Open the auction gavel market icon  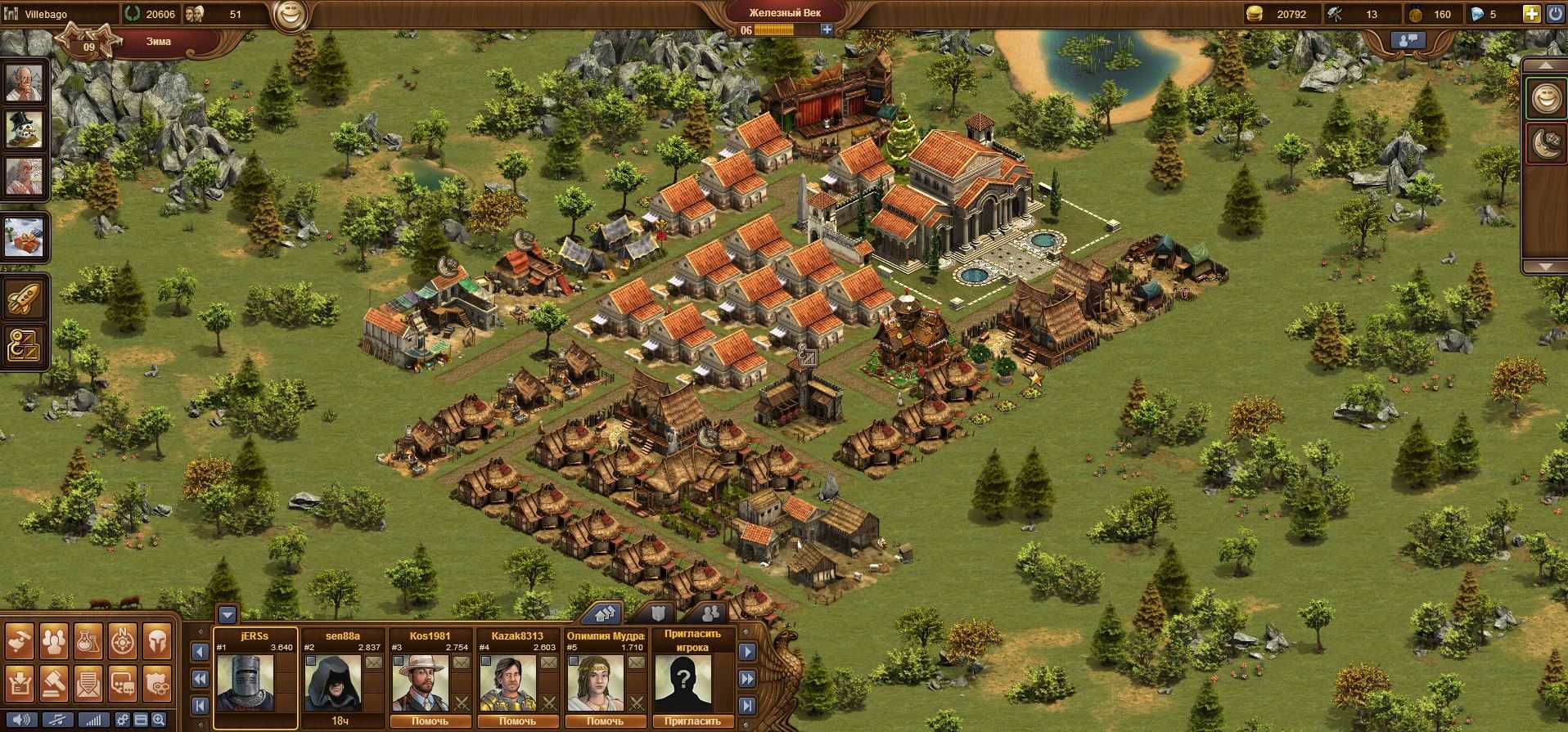point(54,682)
